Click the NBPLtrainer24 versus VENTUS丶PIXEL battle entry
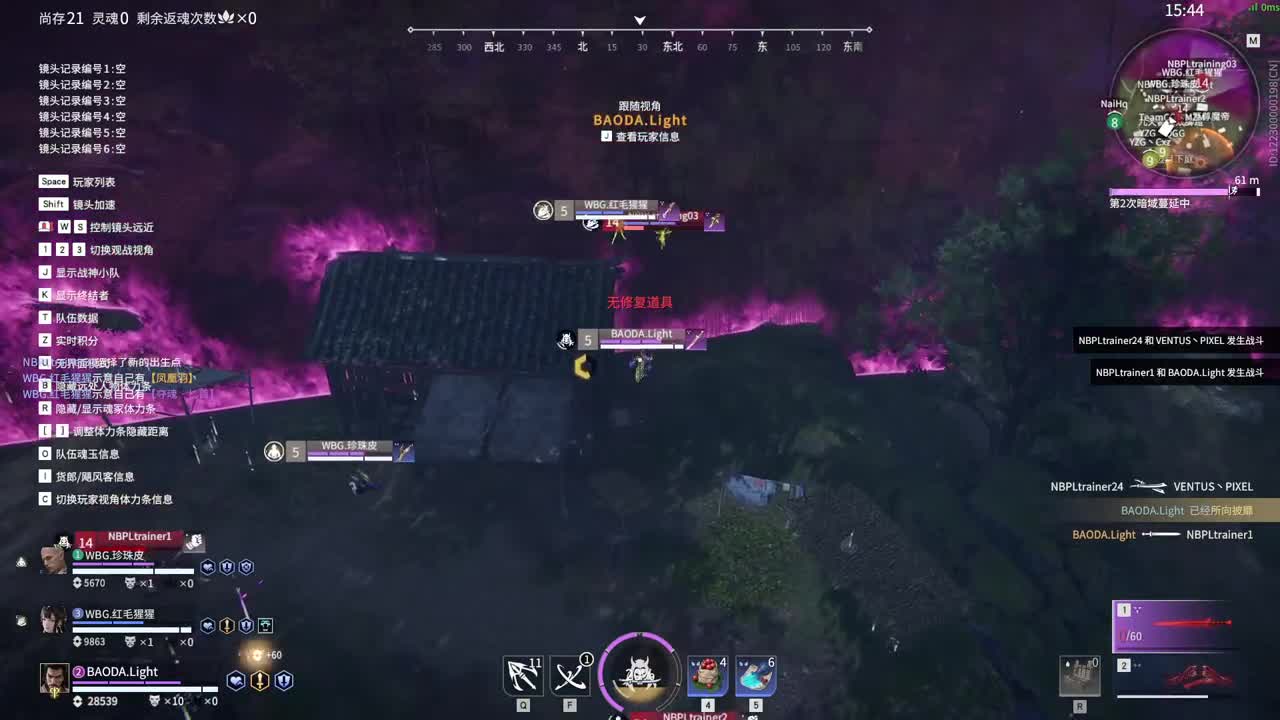 coord(1150,486)
